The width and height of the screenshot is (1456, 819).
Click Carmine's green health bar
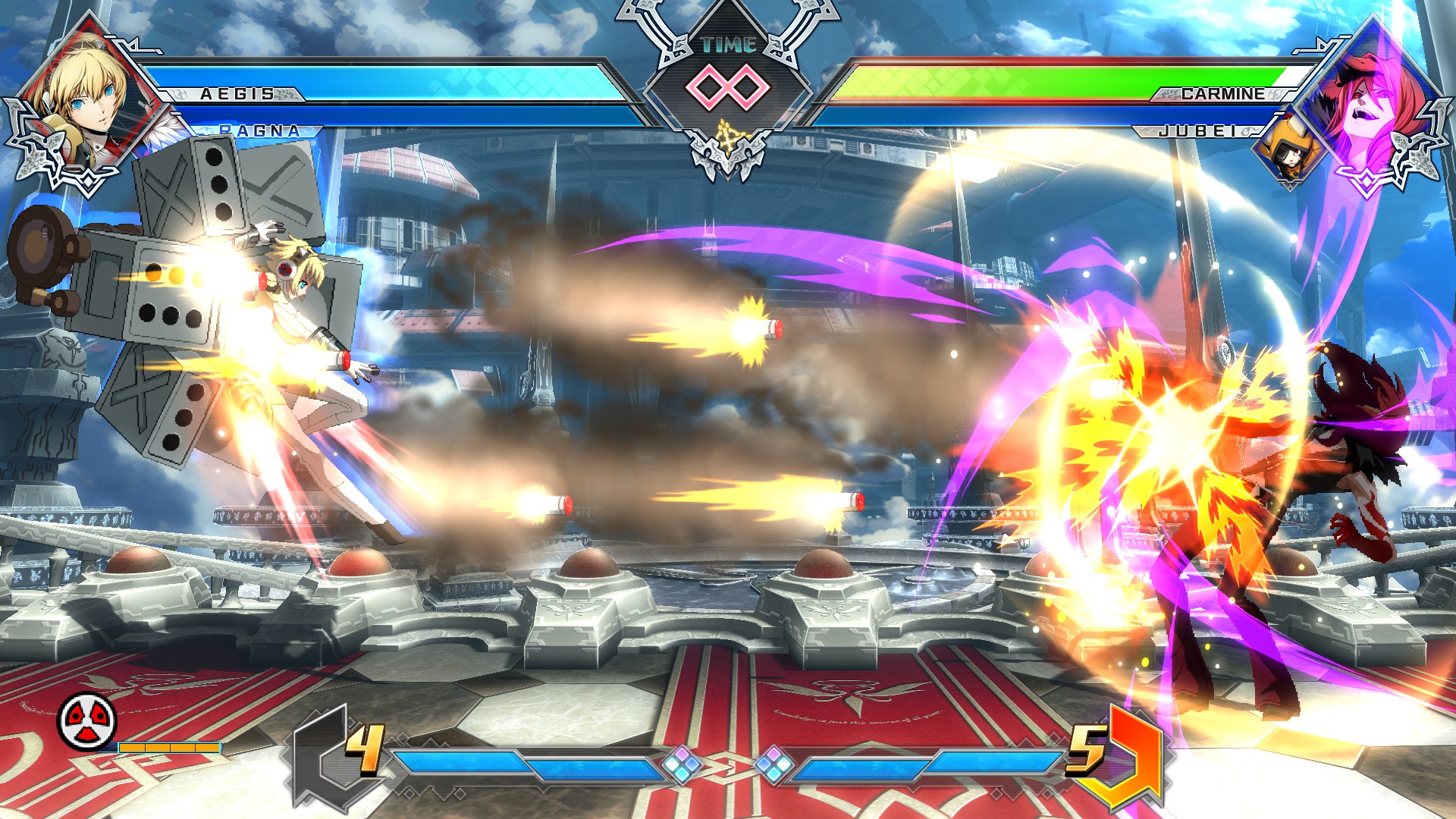click(986, 80)
